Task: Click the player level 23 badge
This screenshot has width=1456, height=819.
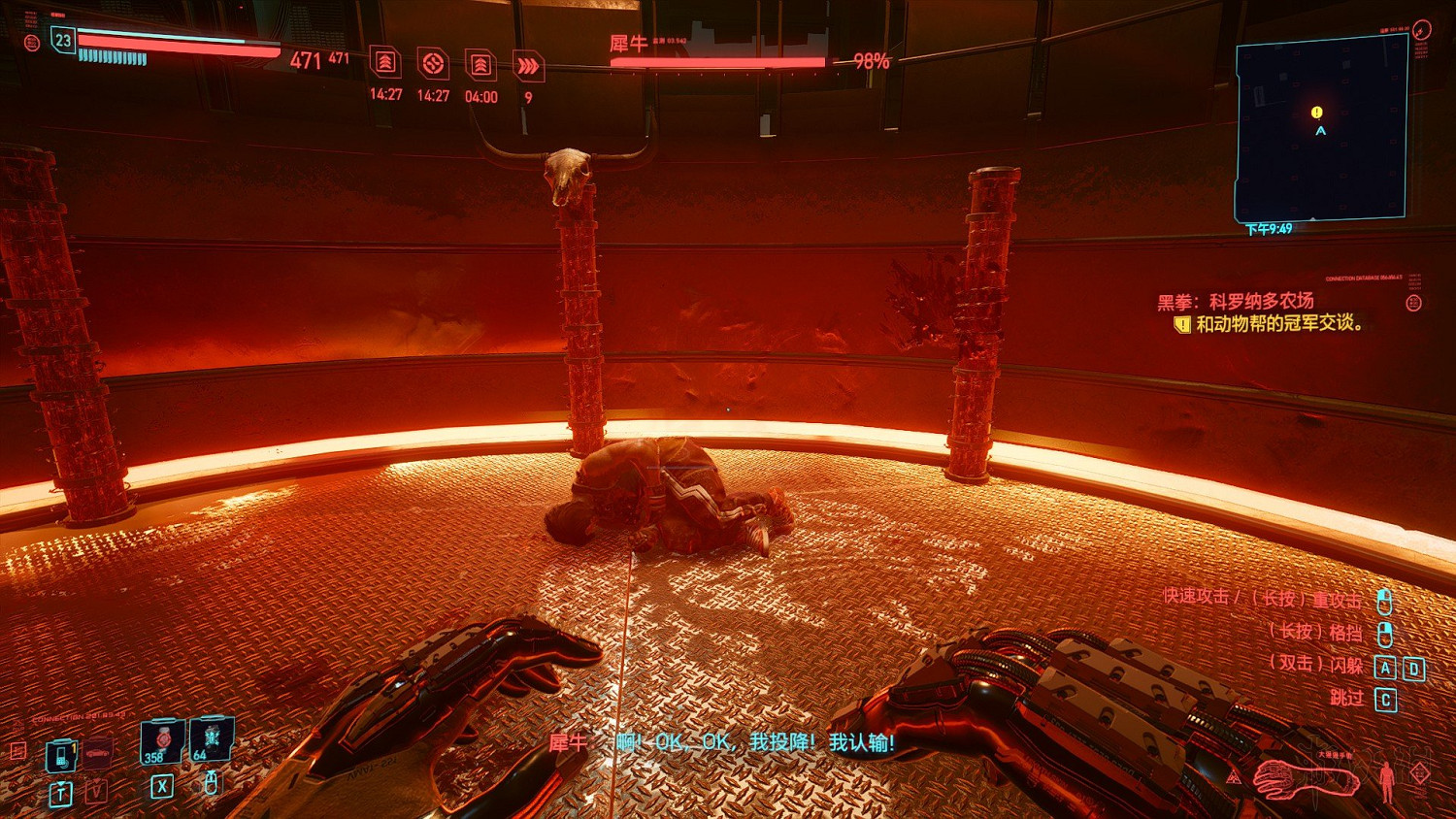Action: click(x=63, y=40)
